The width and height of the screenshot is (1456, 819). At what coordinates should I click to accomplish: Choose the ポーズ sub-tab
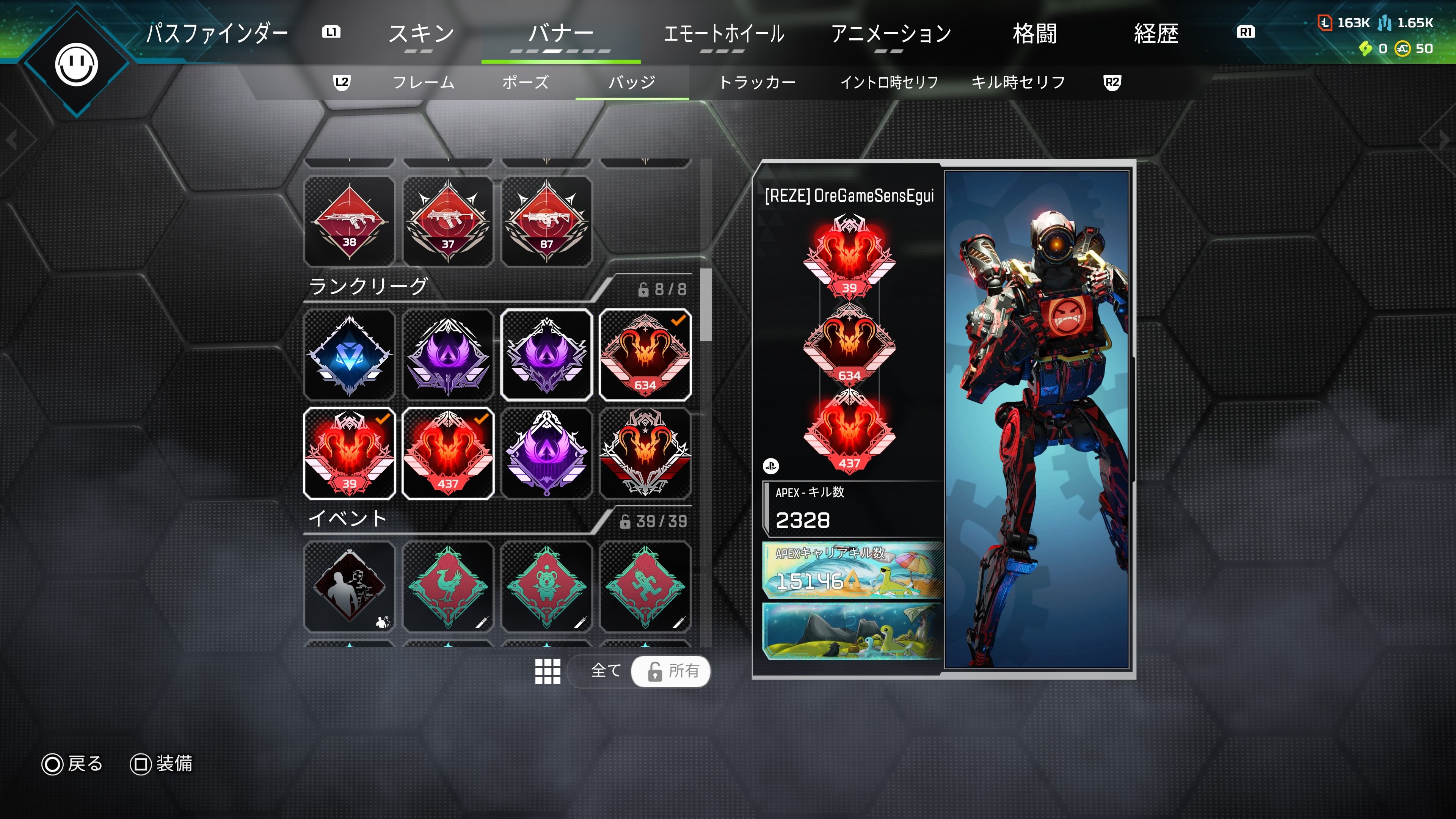(525, 83)
